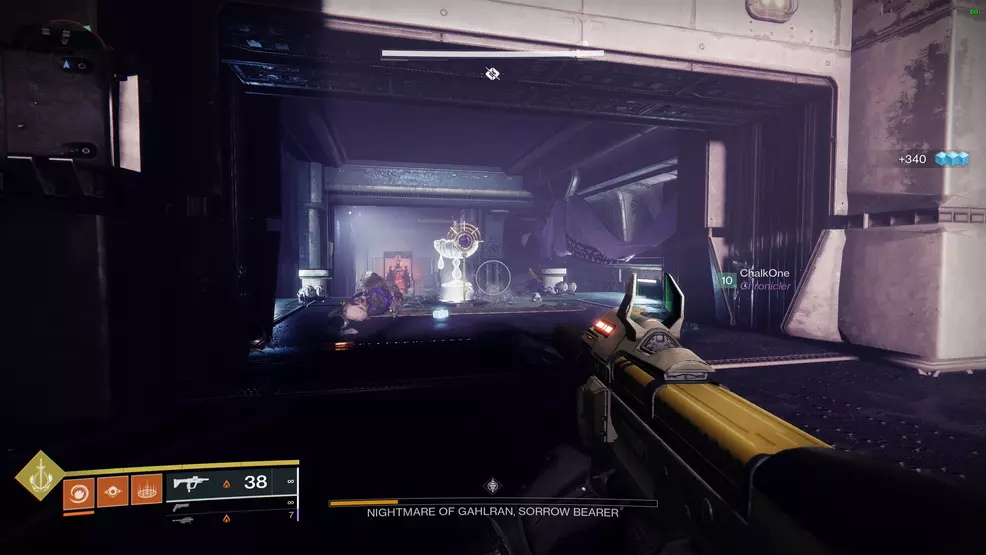986x555 pixels.
Task: Activate the orange swirl grenade ability
Action: point(78,491)
